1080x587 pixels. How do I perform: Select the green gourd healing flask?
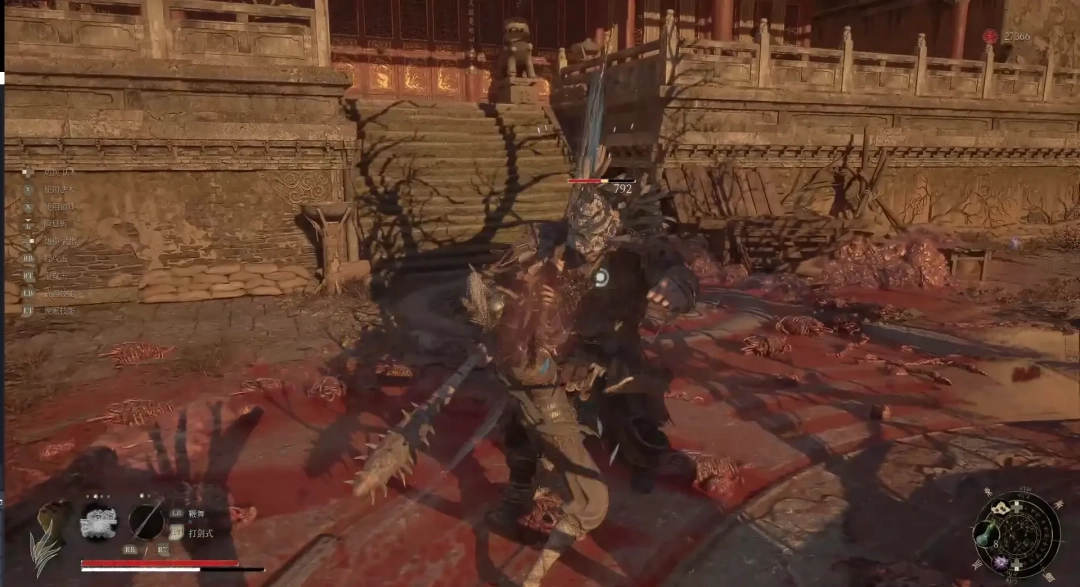[988, 531]
